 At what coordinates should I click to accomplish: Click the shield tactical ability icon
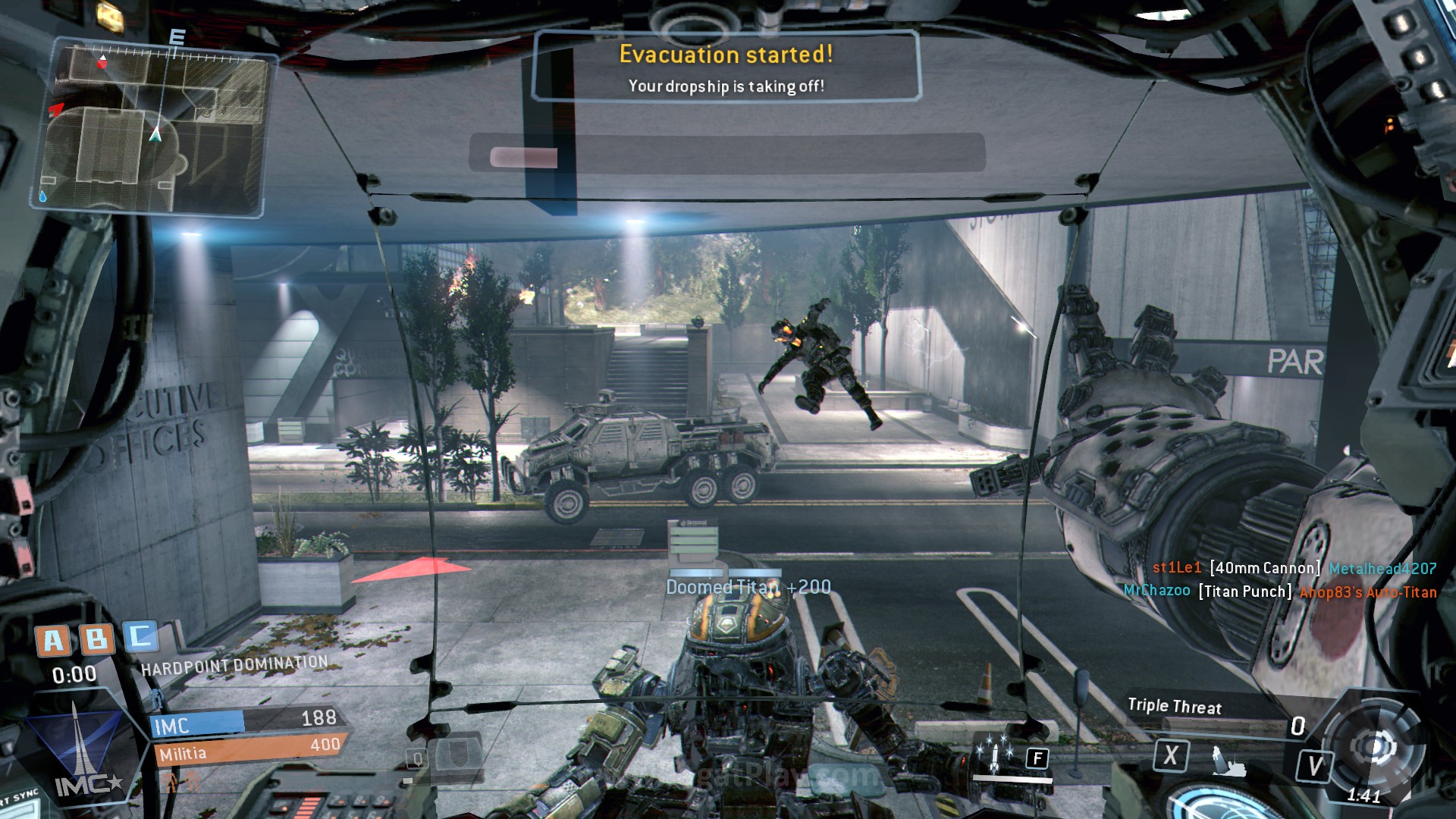coord(458,754)
